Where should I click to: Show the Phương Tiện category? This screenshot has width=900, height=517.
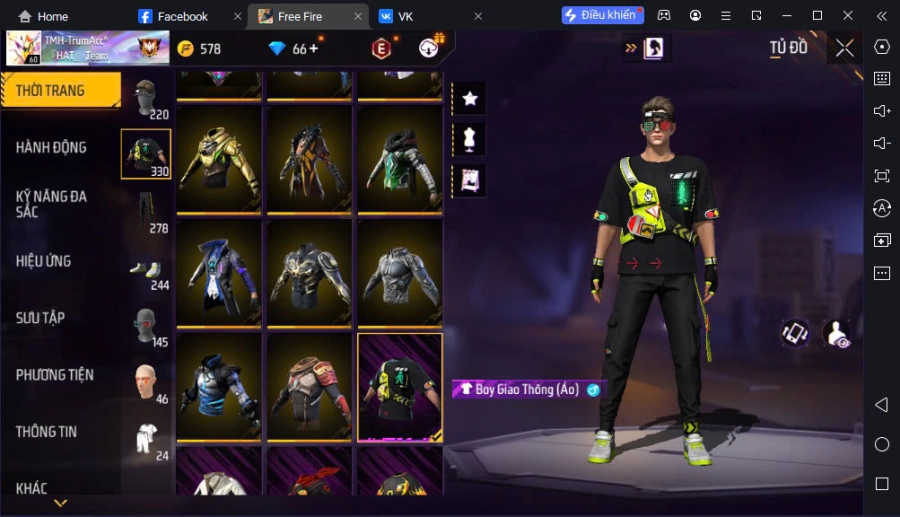[x=55, y=375]
